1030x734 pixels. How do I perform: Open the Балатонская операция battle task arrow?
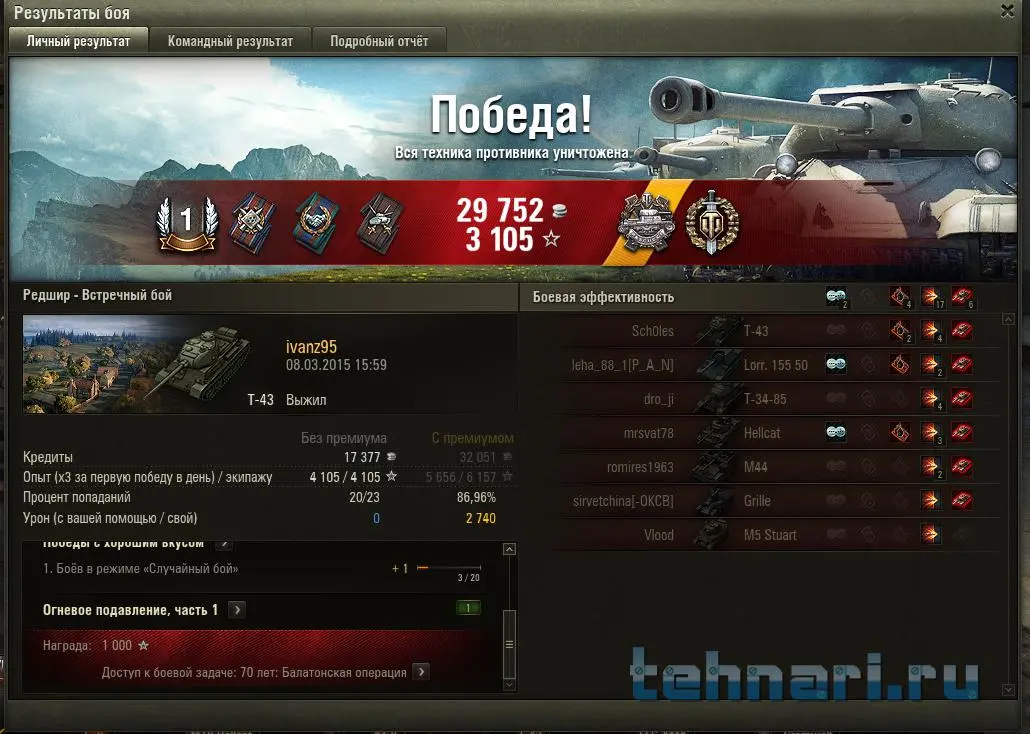click(x=421, y=673)
